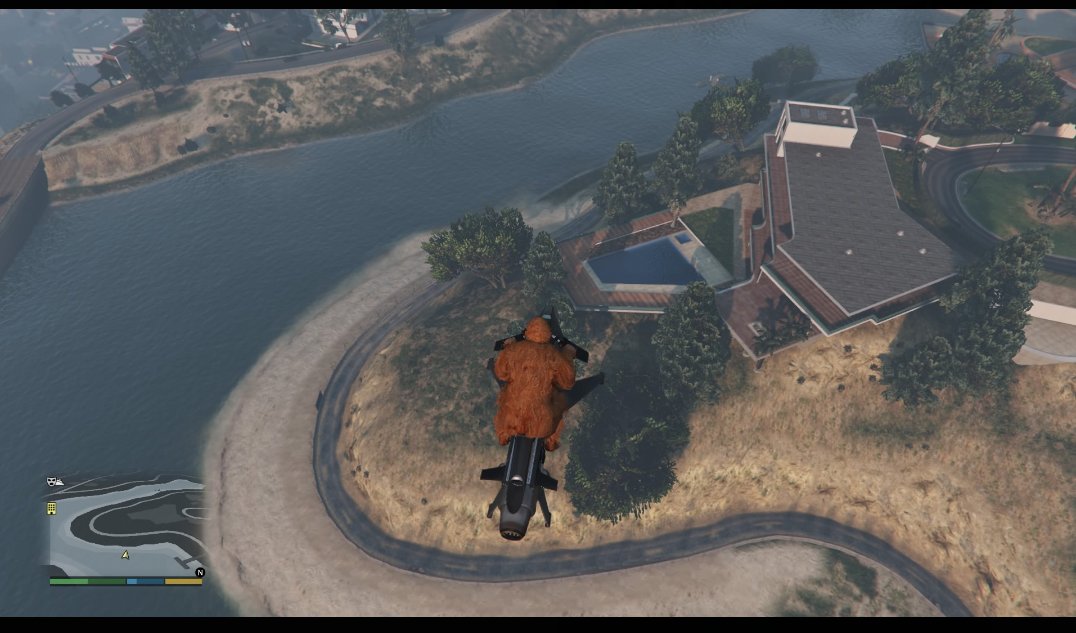The width and height of the screenshot is (1076, 633).
Task: Select the yellow building blip on minimap
Action: tap(52, 508)
